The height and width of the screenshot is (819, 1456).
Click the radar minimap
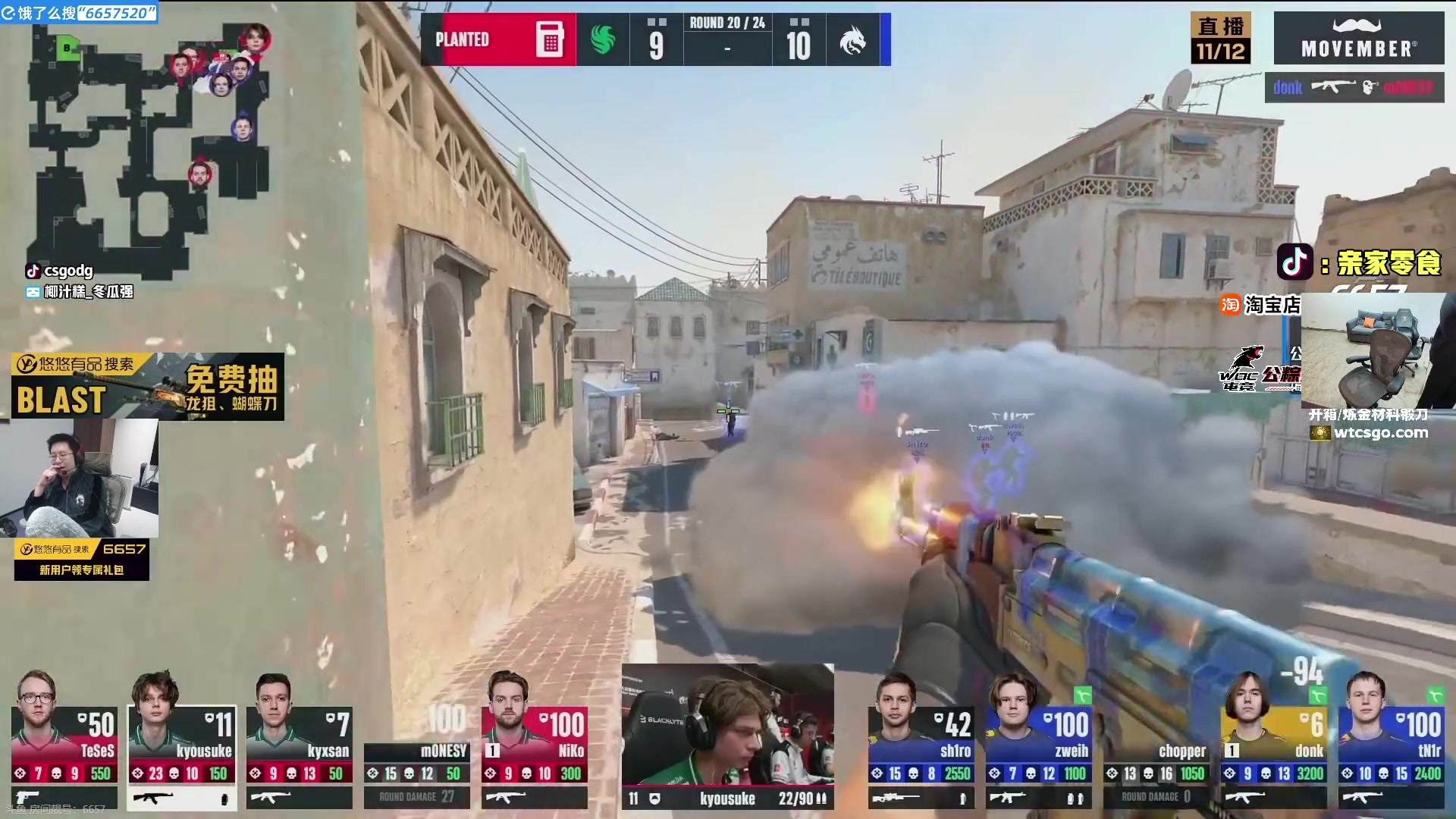[149, 144]
